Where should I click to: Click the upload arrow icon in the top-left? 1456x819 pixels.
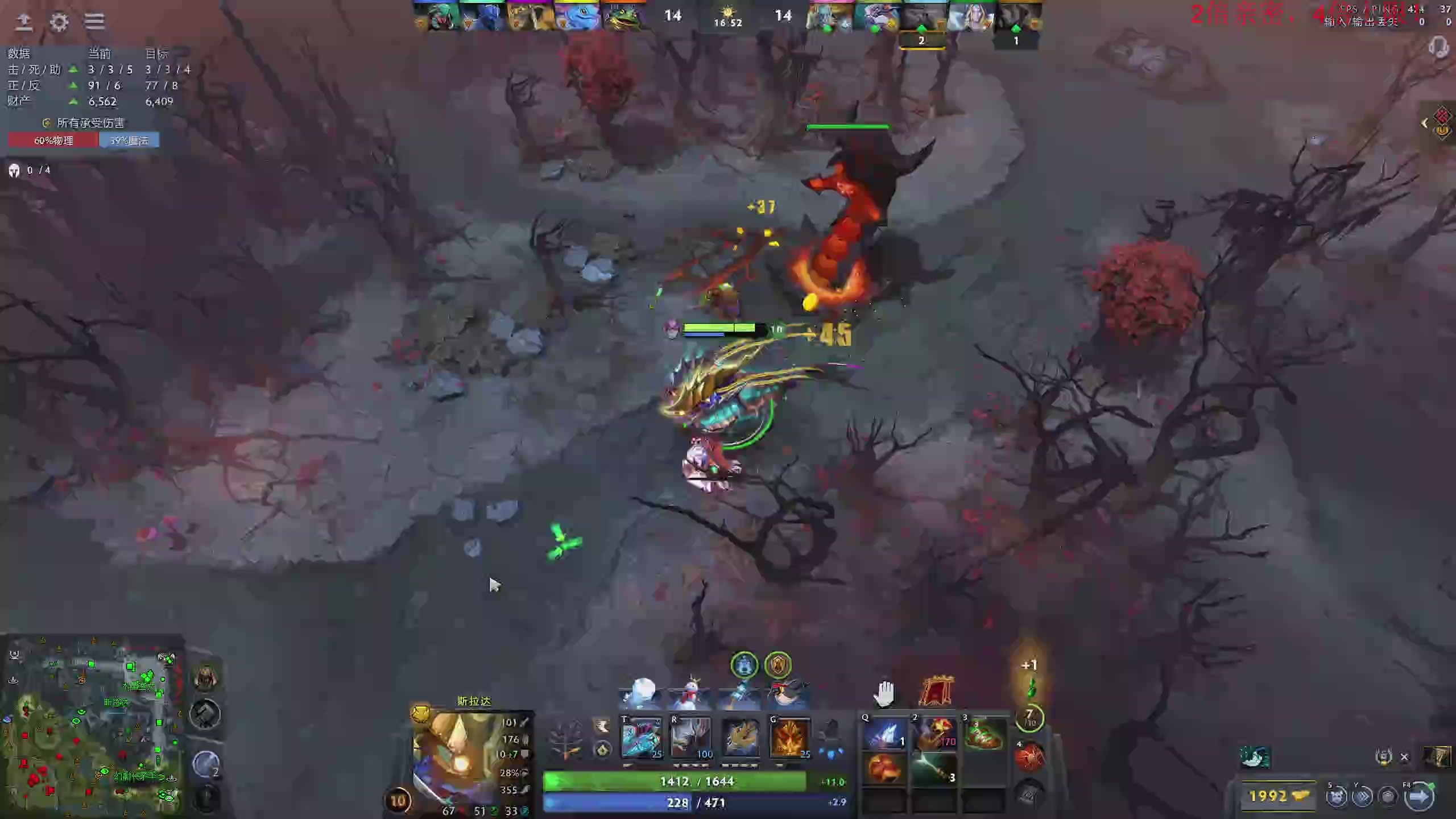[24, 22]
